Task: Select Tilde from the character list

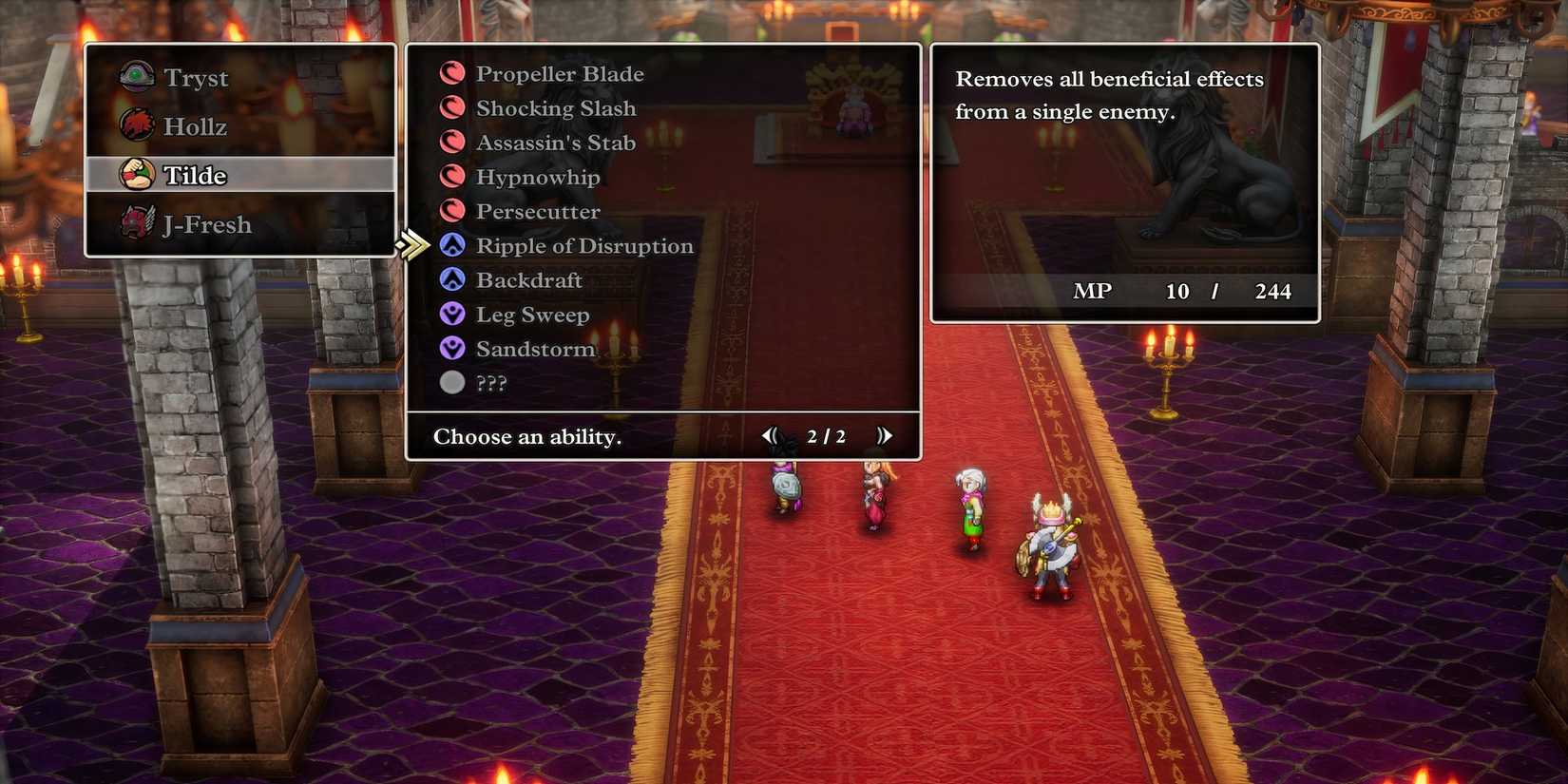Action: (x=197, y=175)
